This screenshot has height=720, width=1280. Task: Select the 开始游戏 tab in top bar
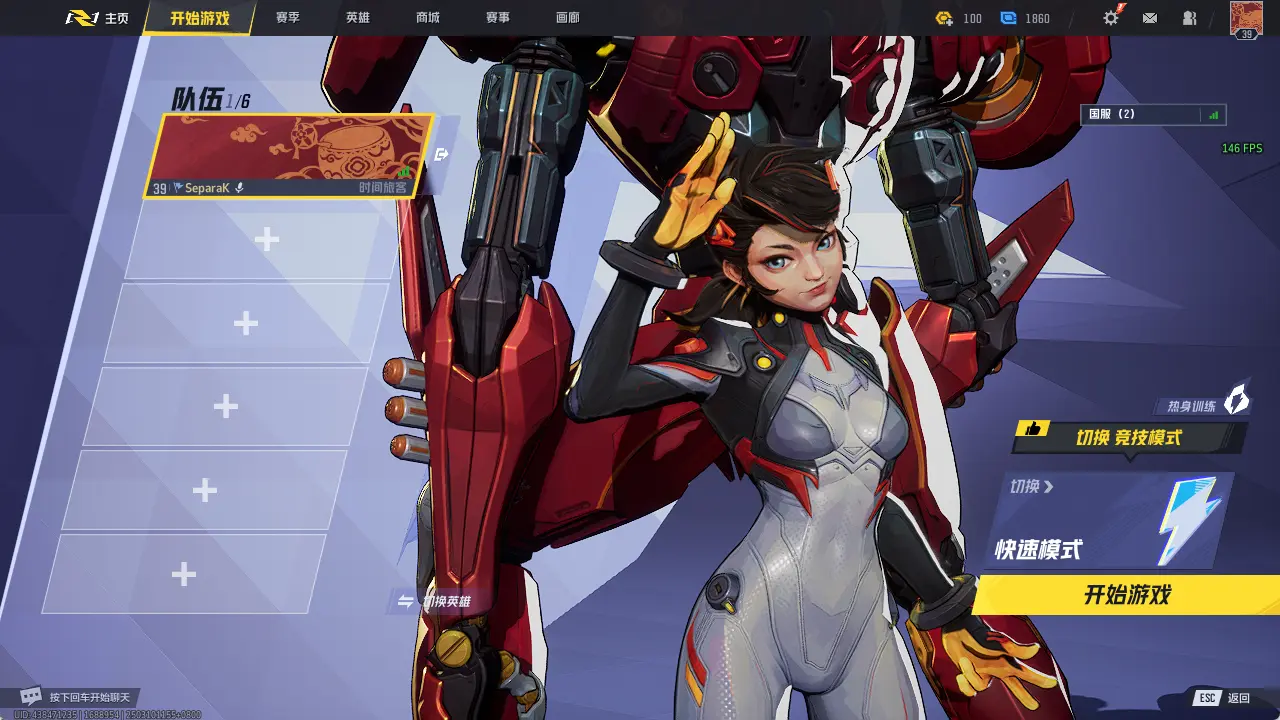(x=199, y=18)
